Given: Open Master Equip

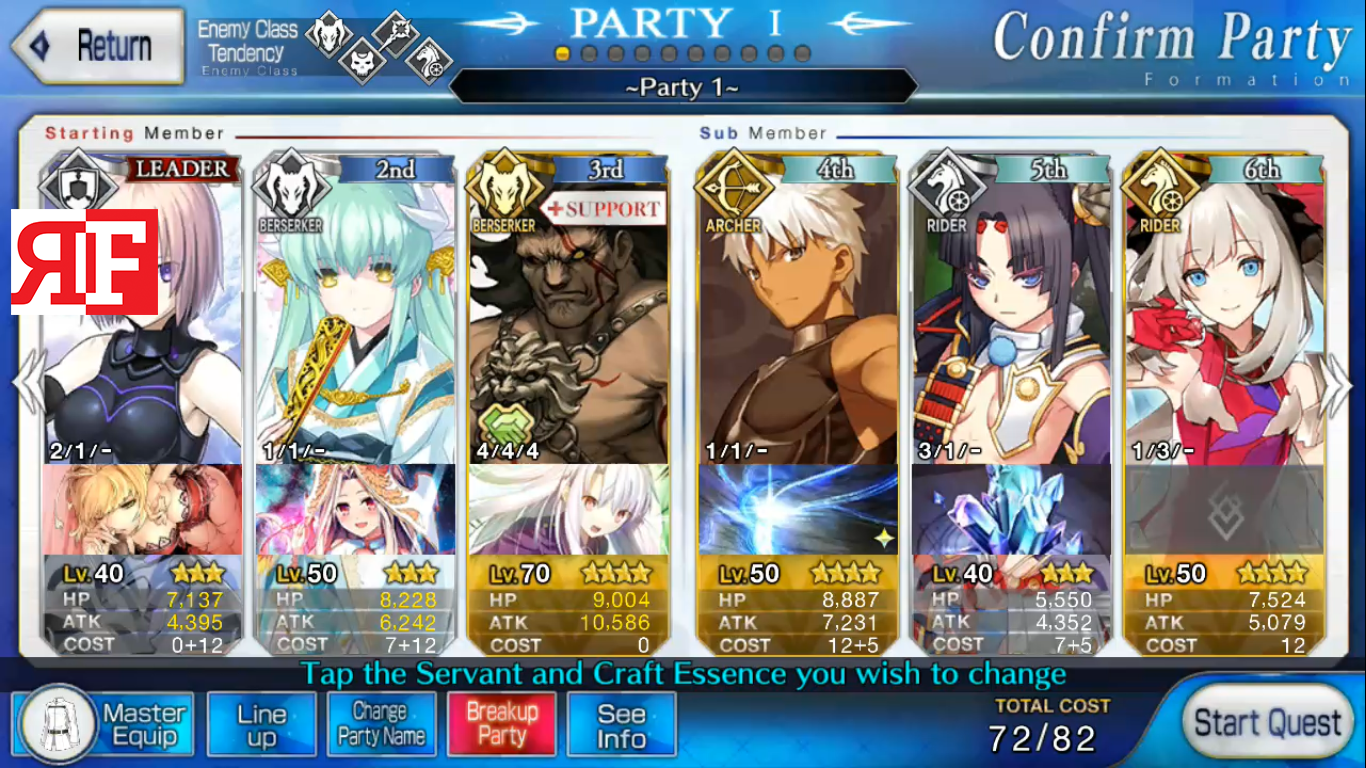Looking at the screenshot, I should click(103, 725).
